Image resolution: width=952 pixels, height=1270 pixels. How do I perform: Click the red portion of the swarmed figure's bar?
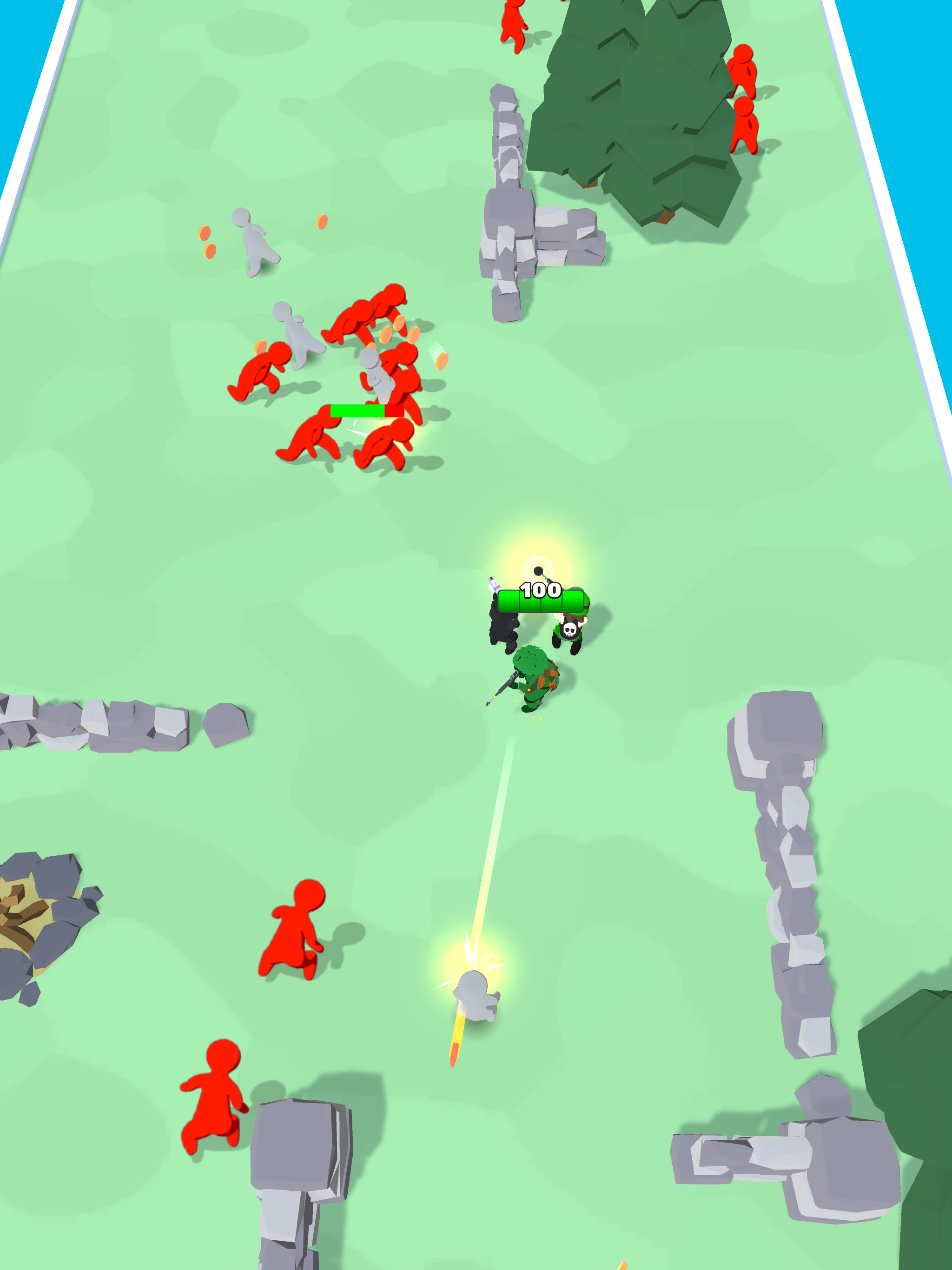(396, 411)
